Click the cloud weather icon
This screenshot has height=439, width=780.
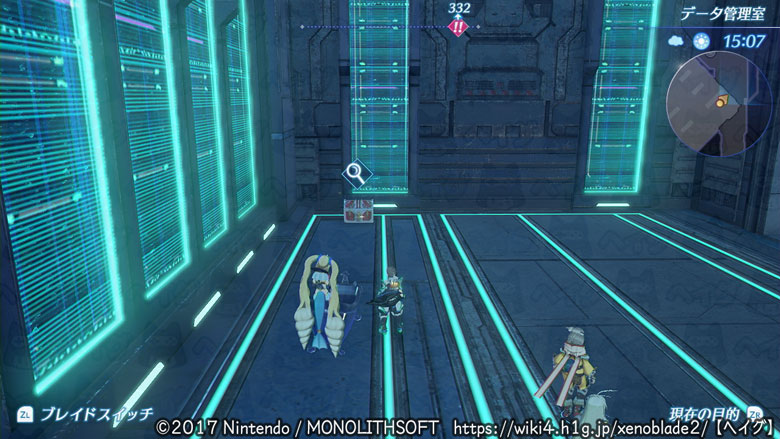674,42
